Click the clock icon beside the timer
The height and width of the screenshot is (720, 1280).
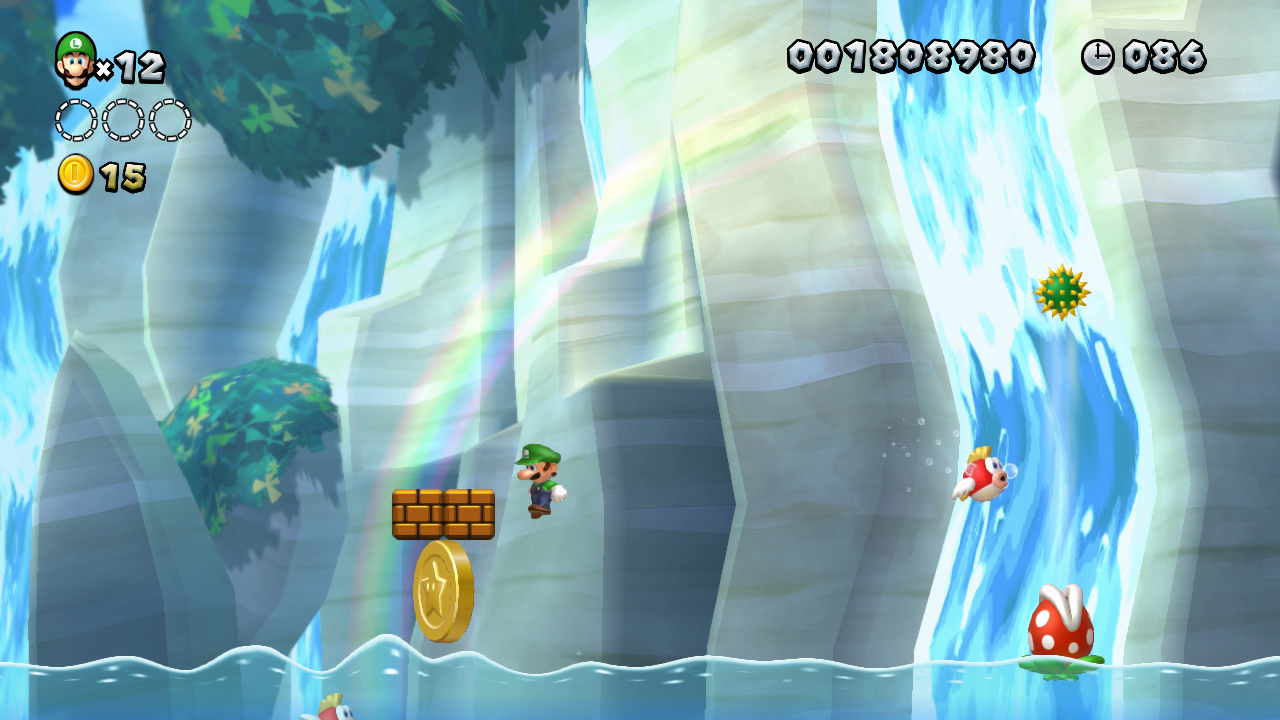(1100, 57)
